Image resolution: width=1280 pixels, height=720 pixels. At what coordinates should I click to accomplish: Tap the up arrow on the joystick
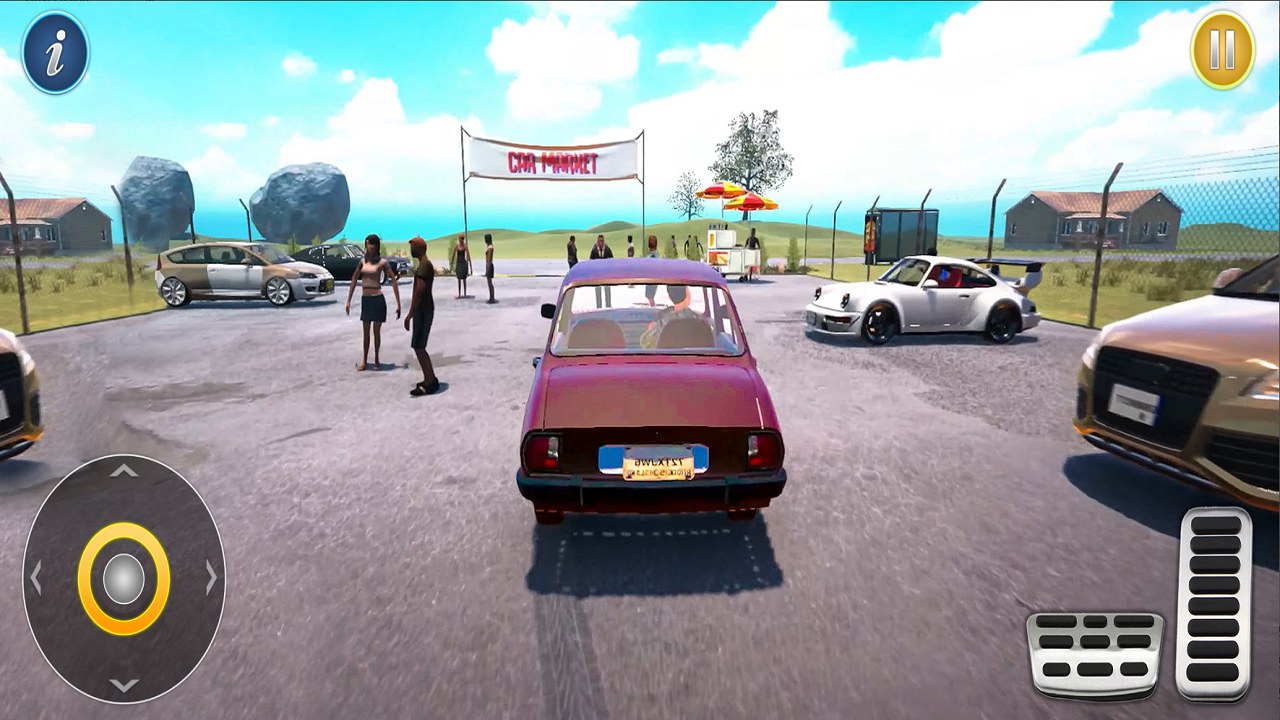pos(122,470)
